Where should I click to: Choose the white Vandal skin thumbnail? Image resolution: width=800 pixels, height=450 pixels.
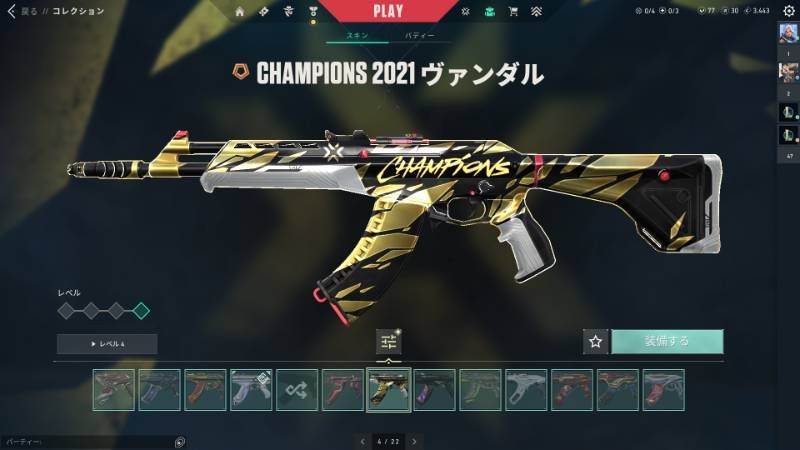coord(526,390)
